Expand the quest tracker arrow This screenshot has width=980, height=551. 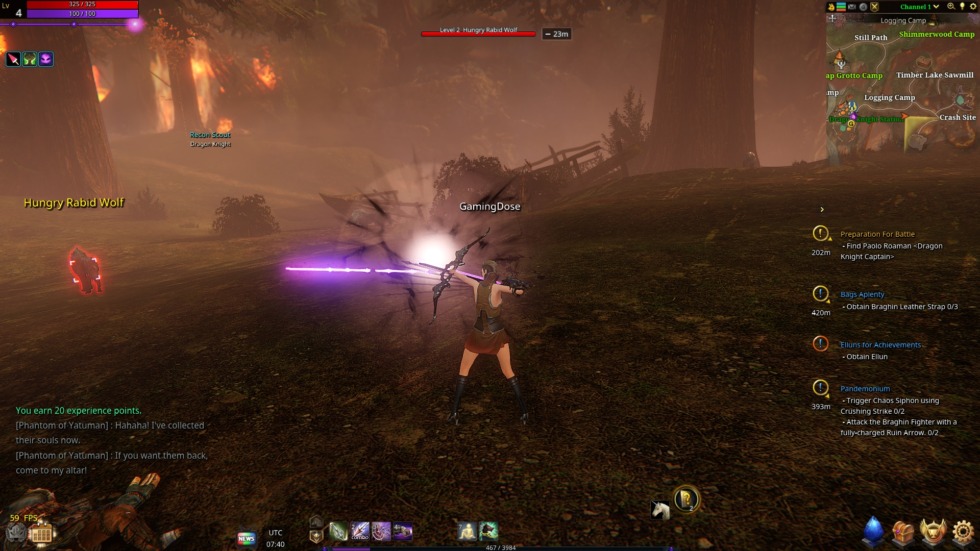pyautogui.click(x=822, y=210)
